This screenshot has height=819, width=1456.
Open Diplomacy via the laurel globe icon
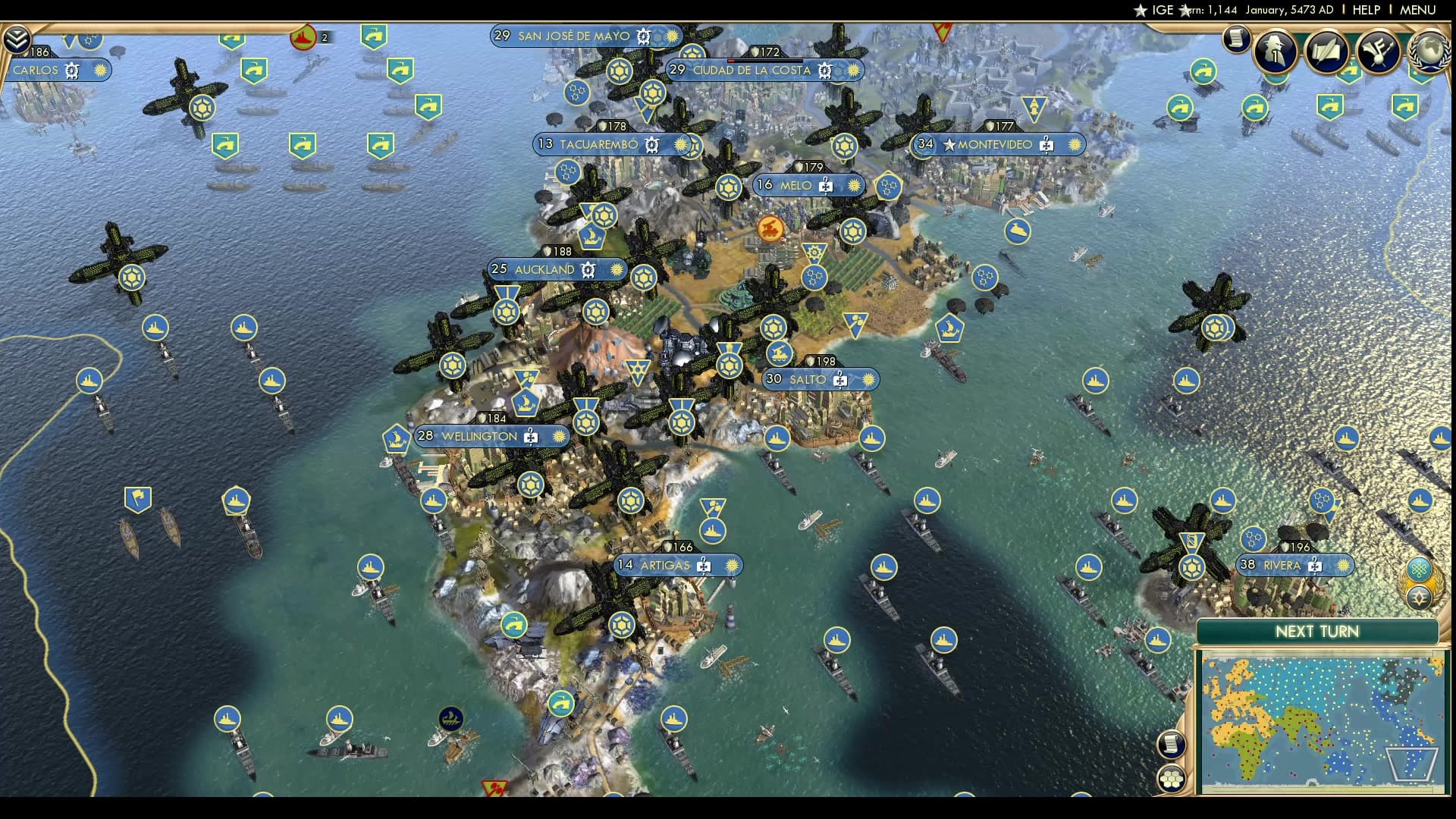pyautogui.click(x=1433, y=49)
